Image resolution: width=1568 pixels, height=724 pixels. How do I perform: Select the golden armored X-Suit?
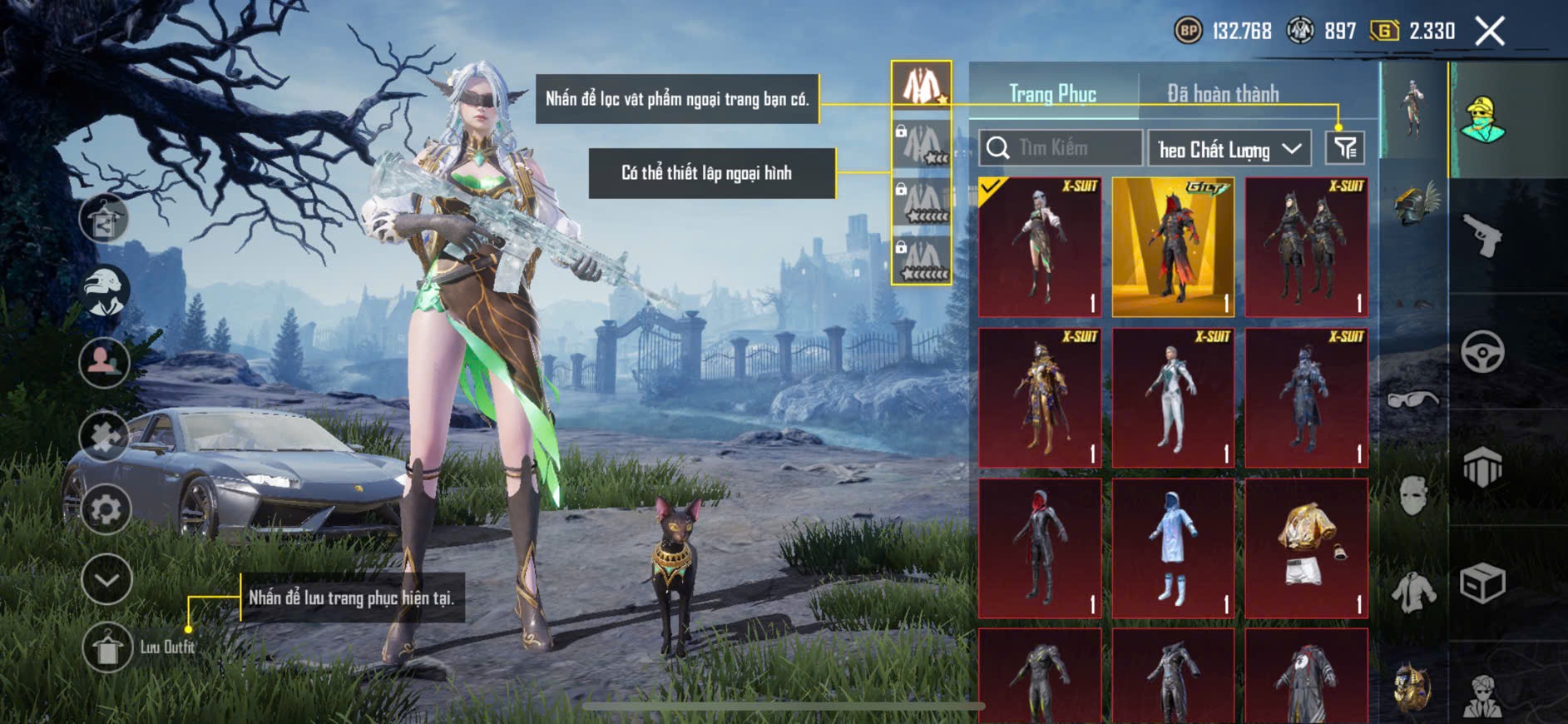[1040, 397]
